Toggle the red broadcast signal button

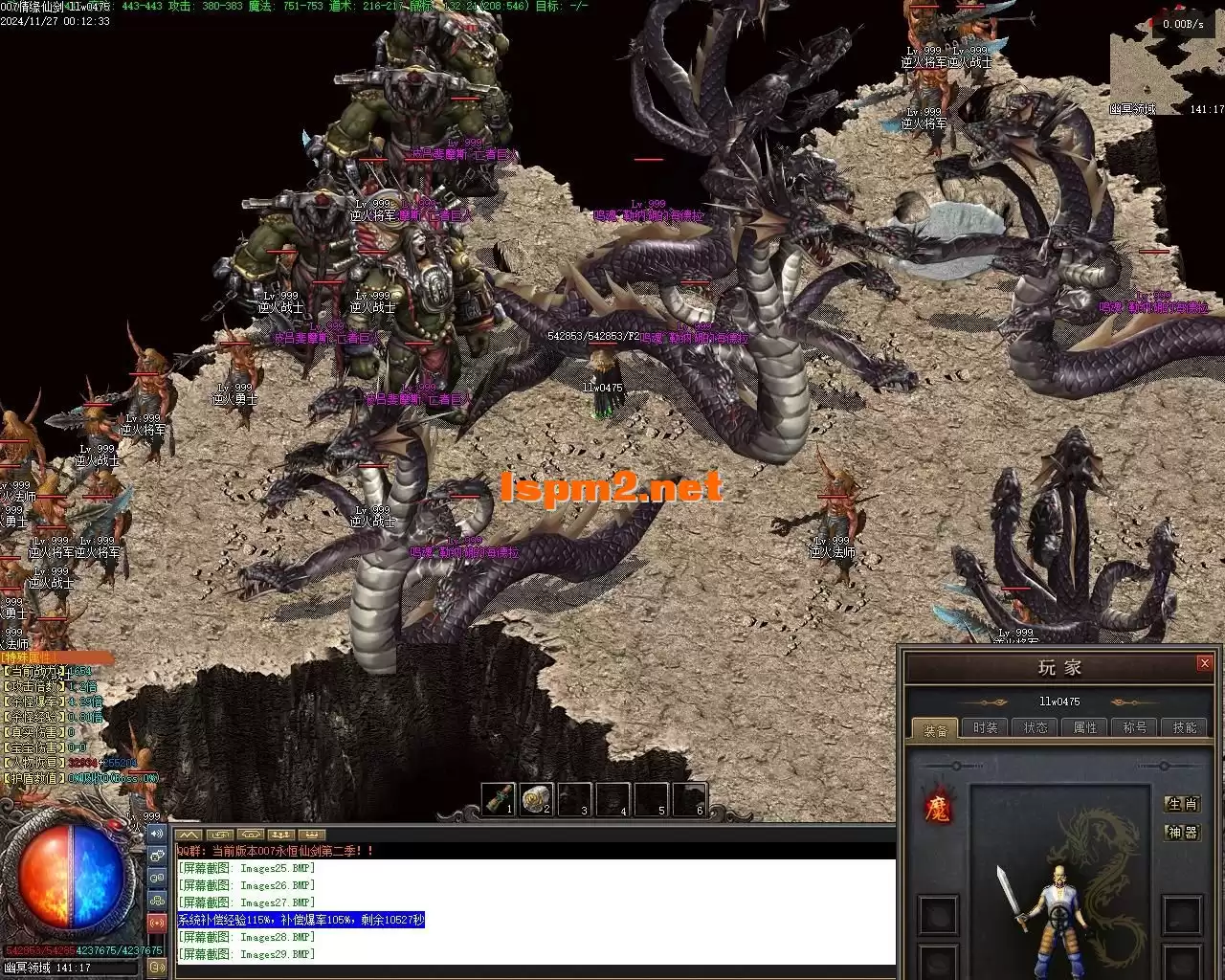coord(157,922)
